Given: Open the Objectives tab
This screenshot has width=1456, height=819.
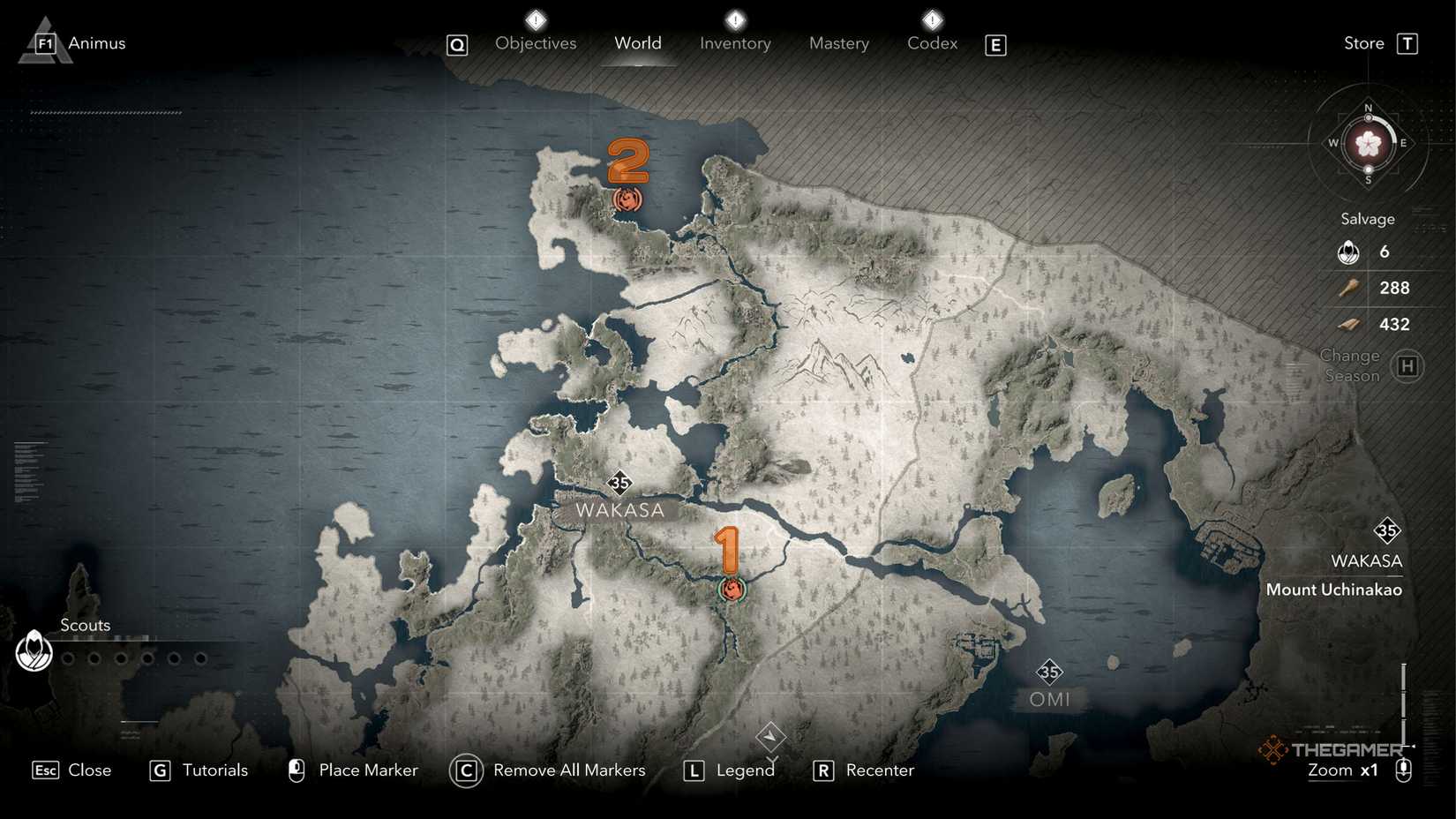Looking at the screenshot, I should click(536, 43).
